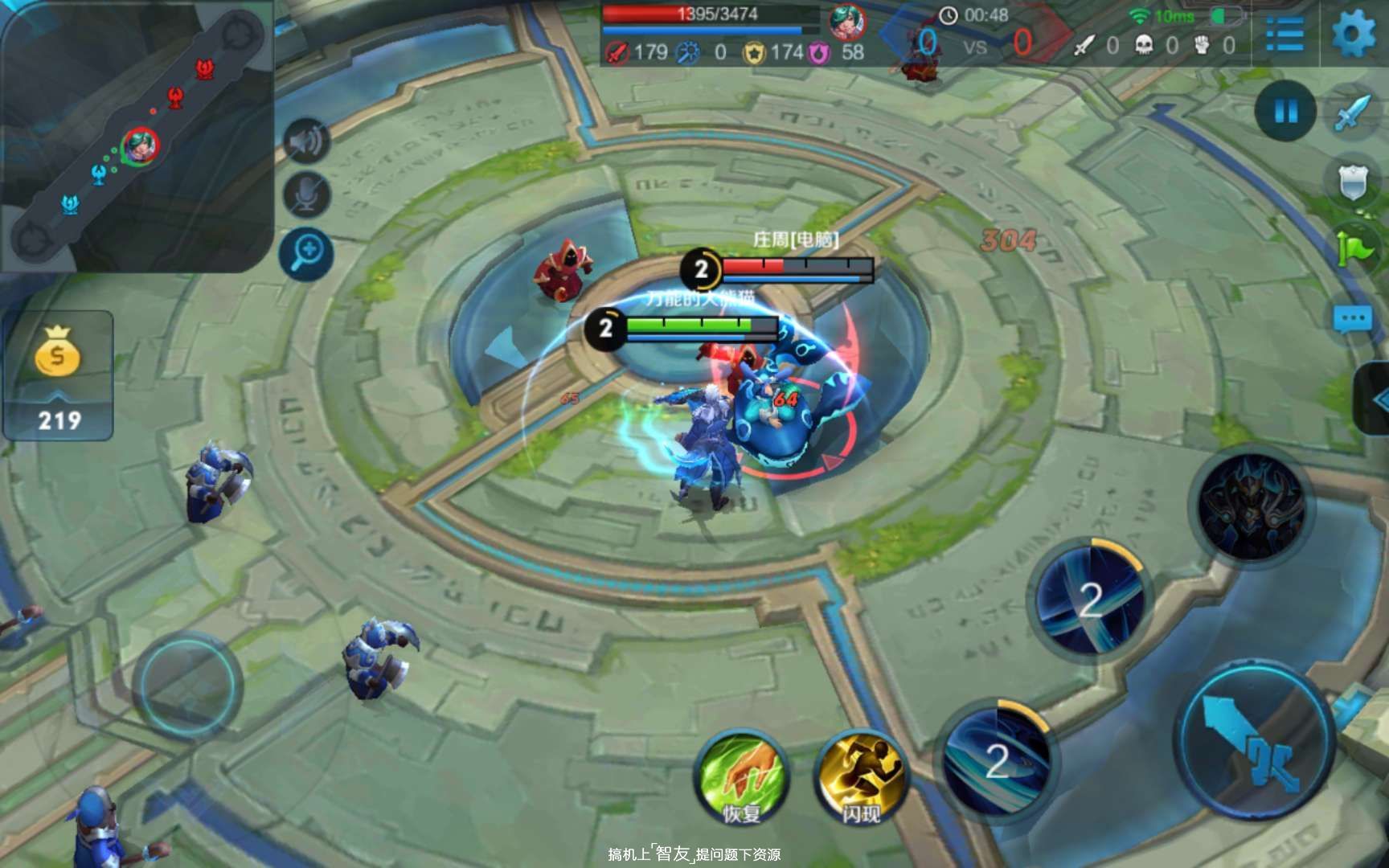Click the magnifier zoom button
The image size is (1389, 868).
point(306,254)
